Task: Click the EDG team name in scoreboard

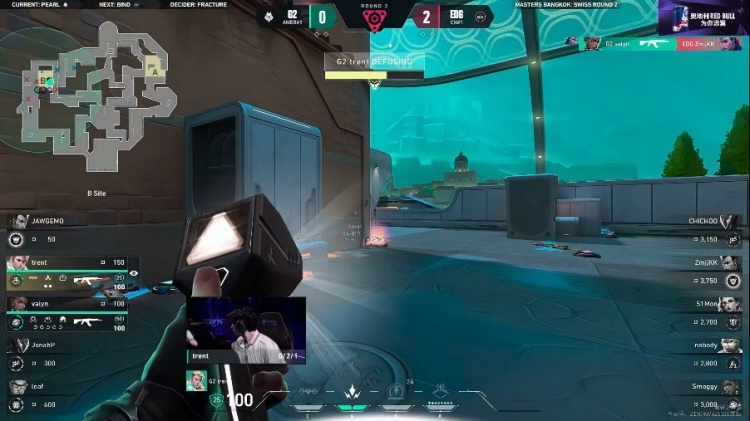Action: 455,13
